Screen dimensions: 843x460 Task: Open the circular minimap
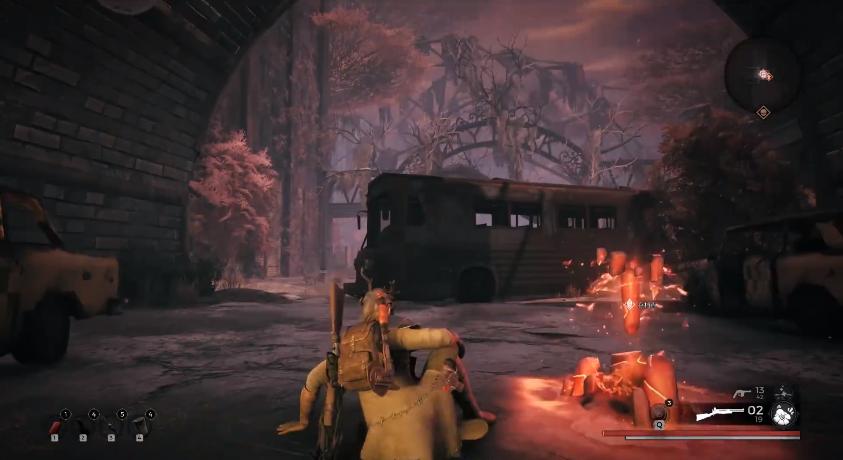tap(763, 73)
